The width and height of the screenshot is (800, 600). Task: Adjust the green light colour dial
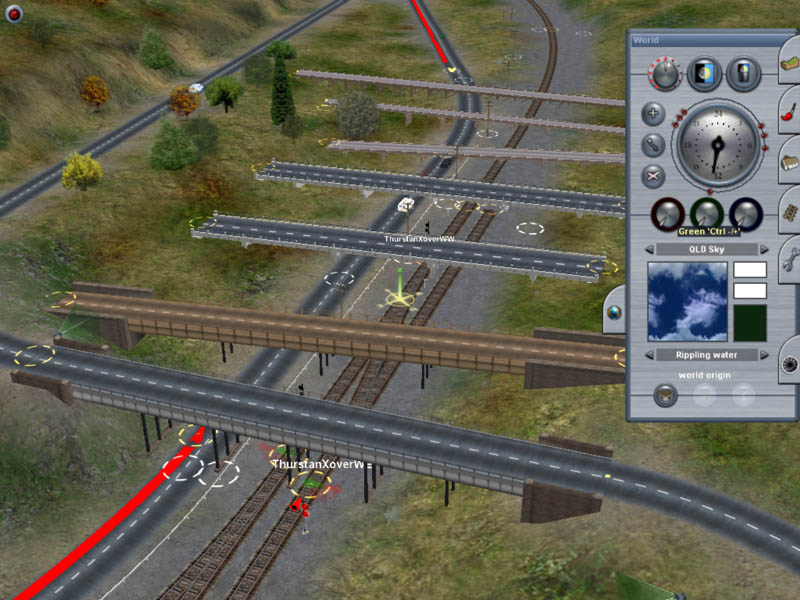click(x=706, y=213)
